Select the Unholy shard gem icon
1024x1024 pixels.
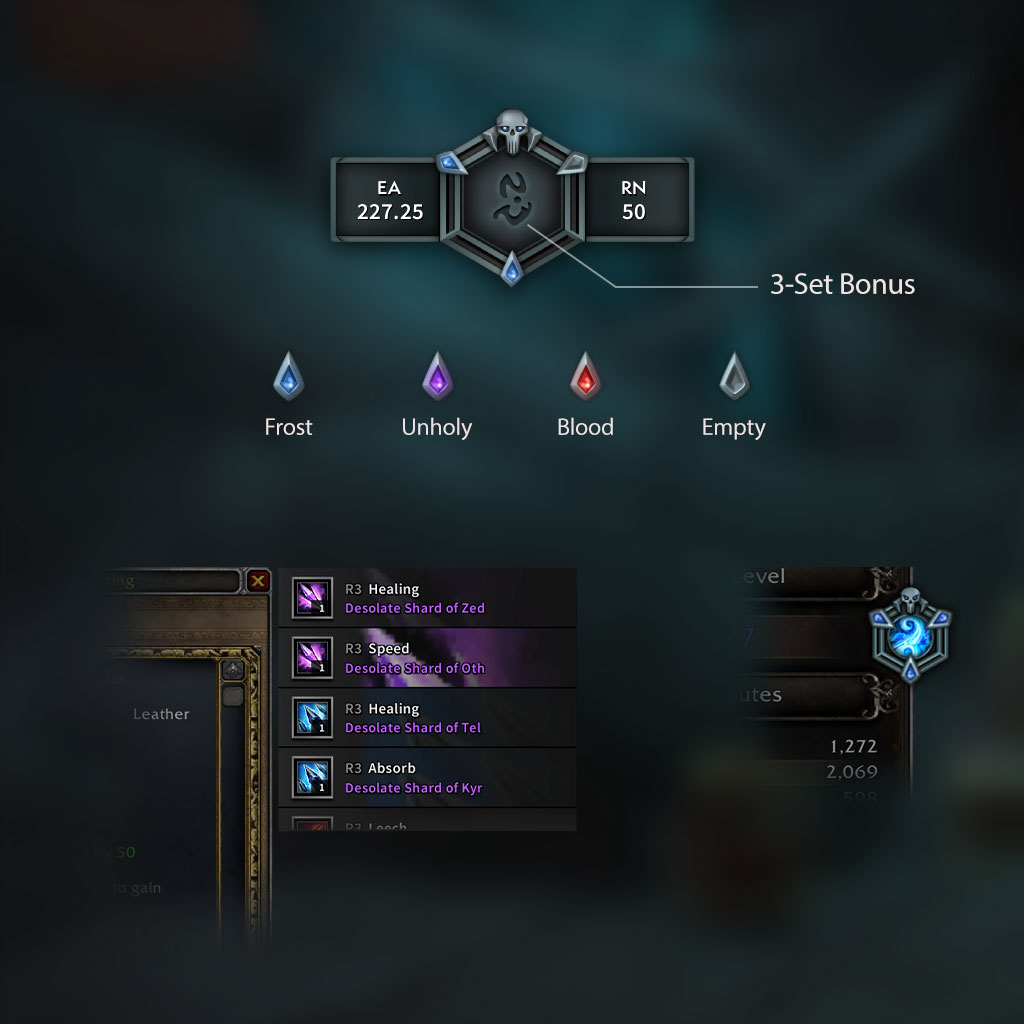pos(437,377)
